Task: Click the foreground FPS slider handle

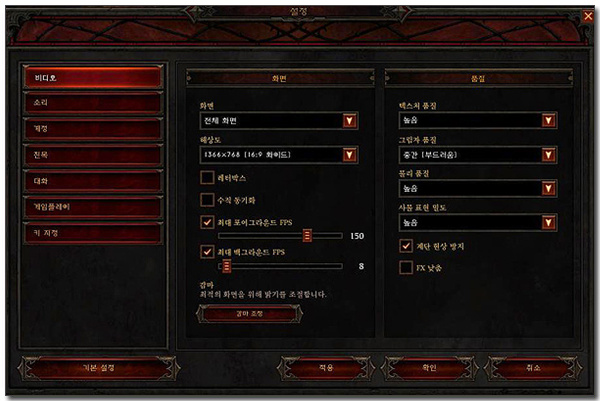Action: 308,236
